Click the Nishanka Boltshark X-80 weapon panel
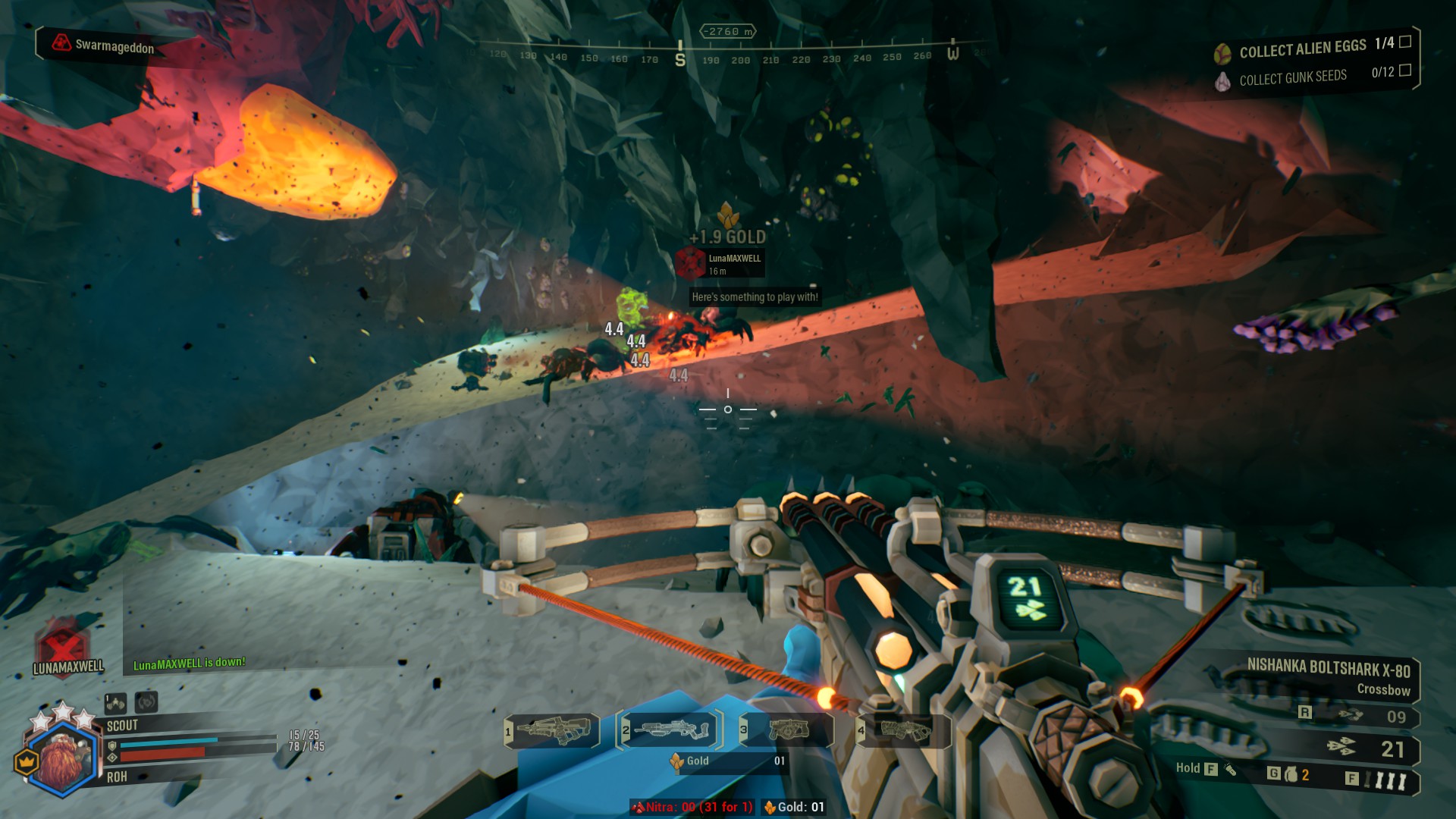1456x819 pixels. click(x=1329, y=676)
